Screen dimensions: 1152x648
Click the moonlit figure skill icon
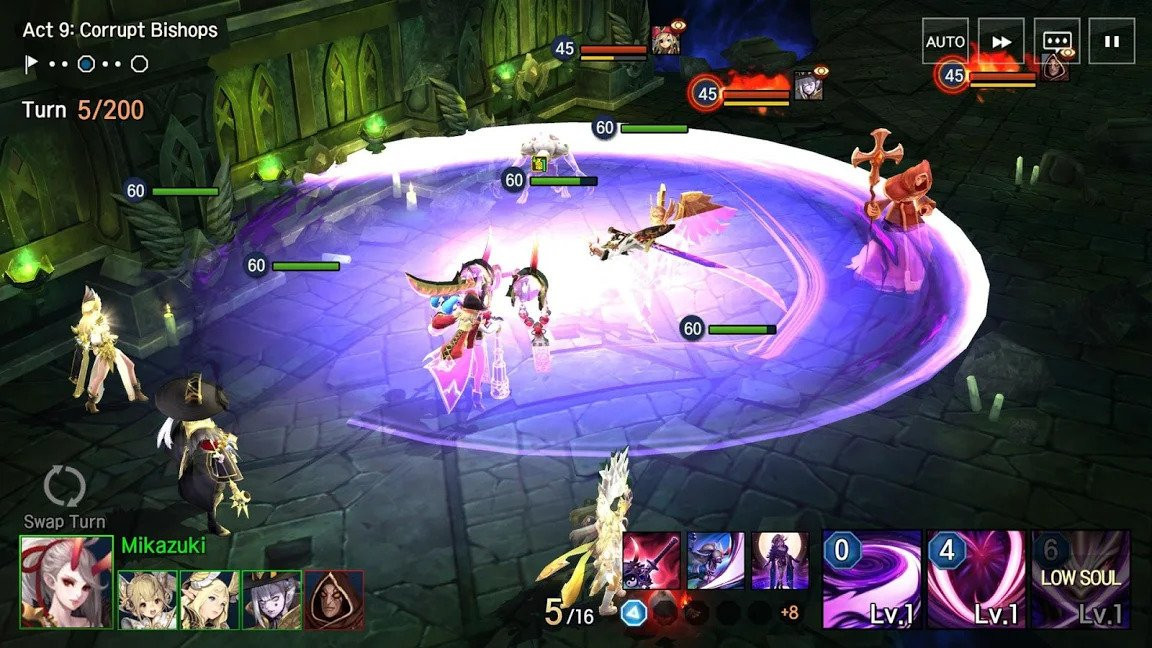pos(780,560)
